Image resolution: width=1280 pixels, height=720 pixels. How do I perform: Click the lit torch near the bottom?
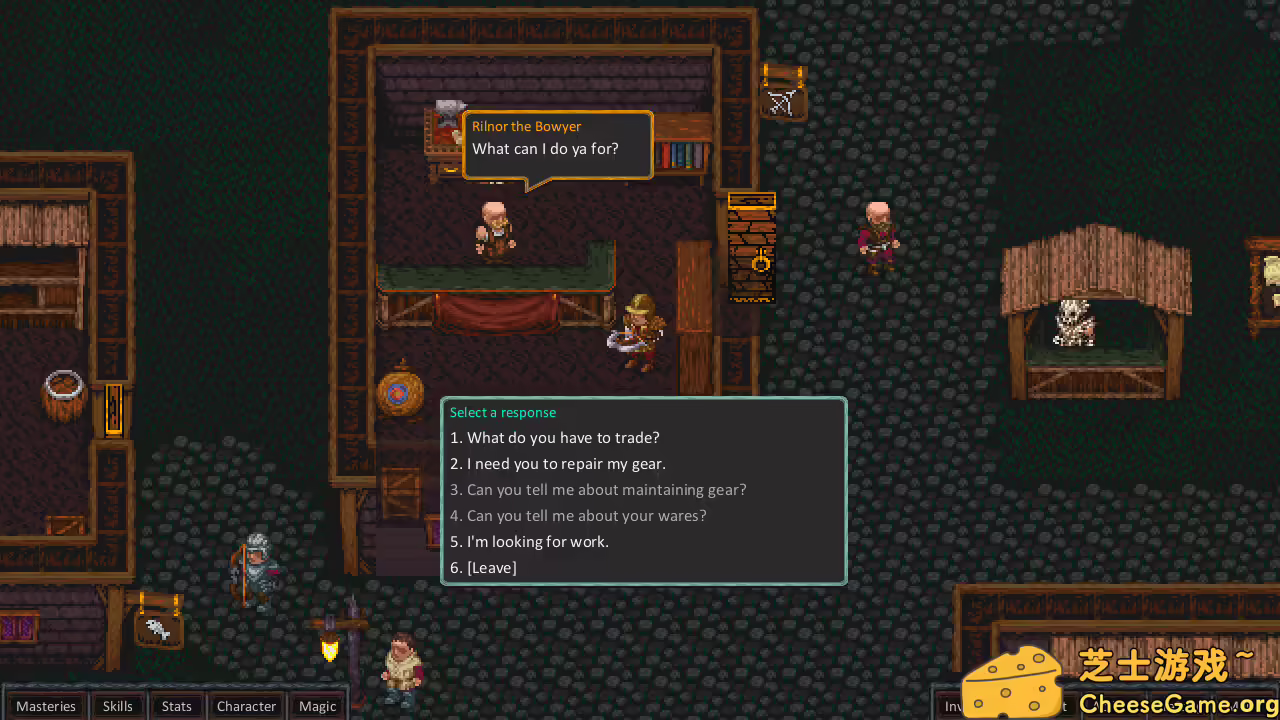(x=330, y=650)
